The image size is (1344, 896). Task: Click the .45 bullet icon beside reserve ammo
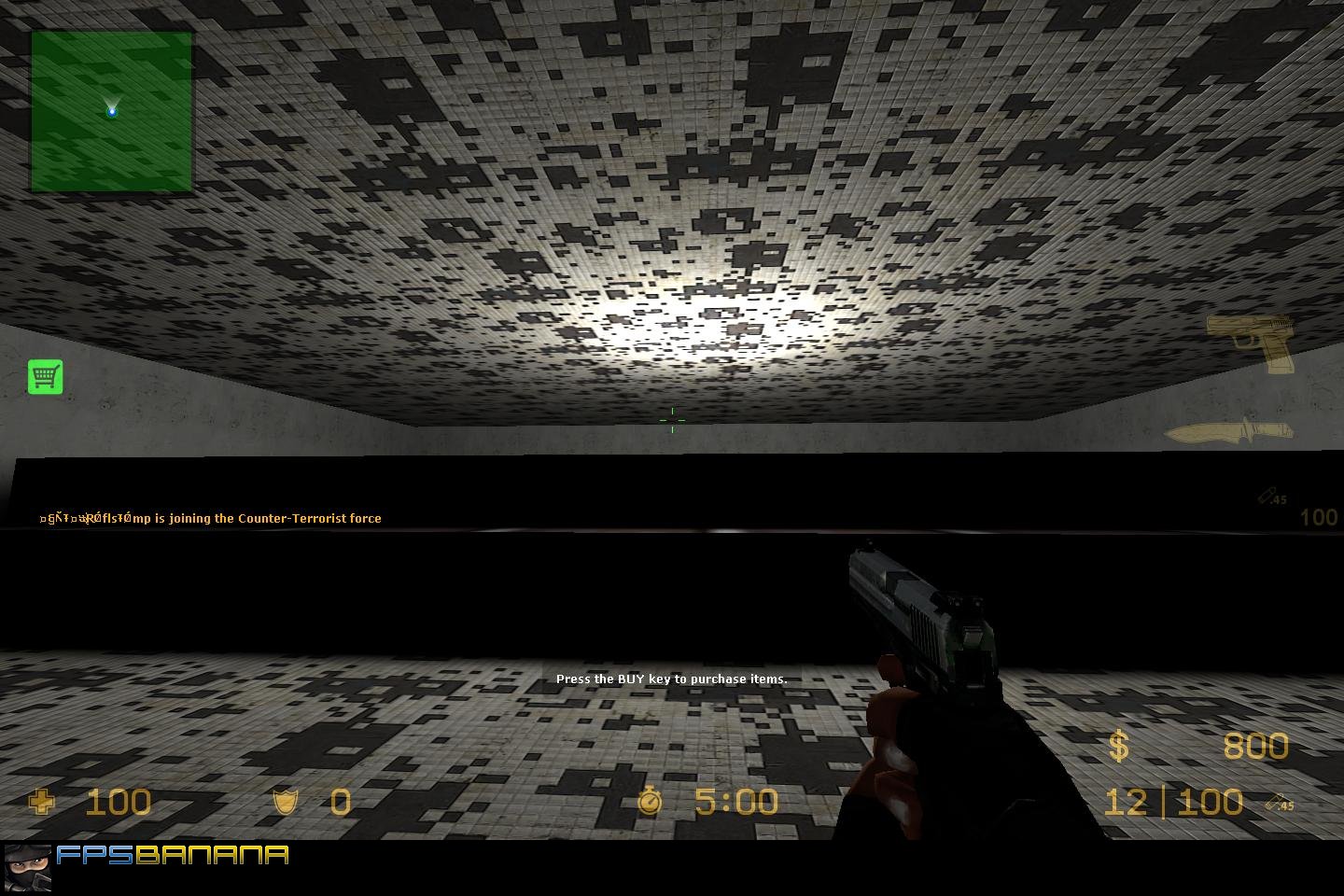[1281, 804]
